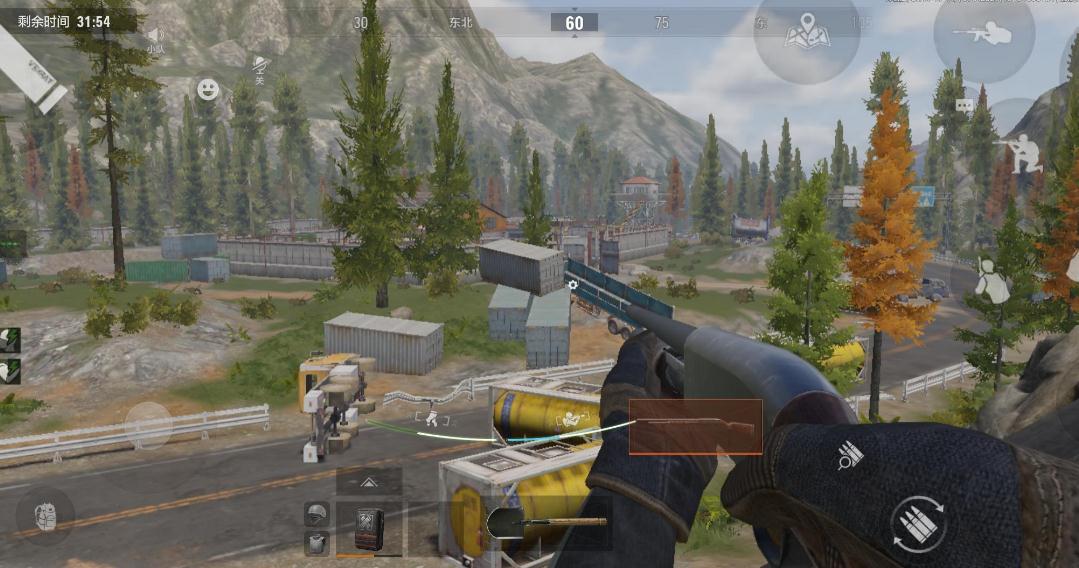1079x568 pixels.
Task: Tap the body armor vest slot
Action: click(316, 543)
